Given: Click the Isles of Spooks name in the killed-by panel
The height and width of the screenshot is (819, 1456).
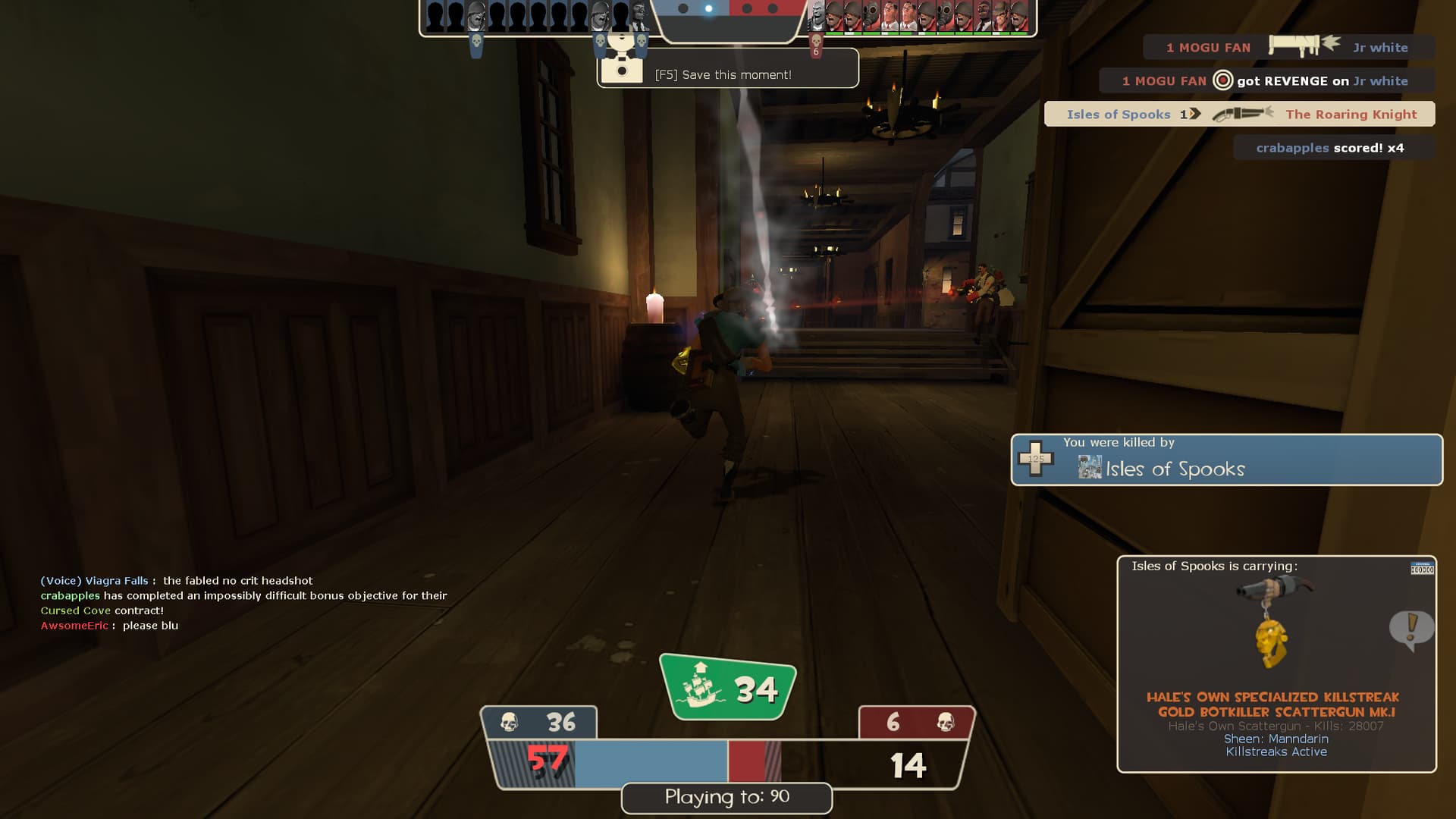Looking at the screenshot, I should (x=1175, y=469).
